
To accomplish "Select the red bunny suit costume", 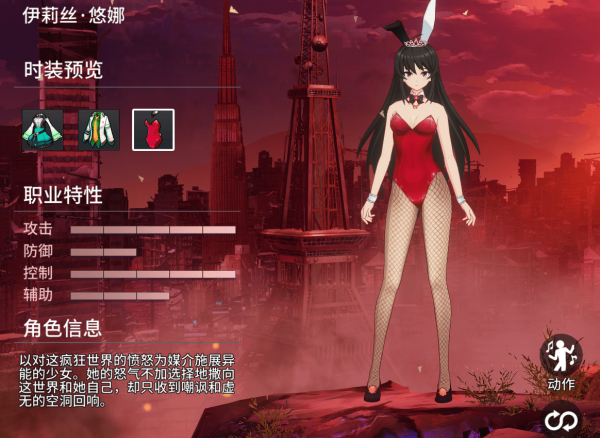I will pos(153,129).
